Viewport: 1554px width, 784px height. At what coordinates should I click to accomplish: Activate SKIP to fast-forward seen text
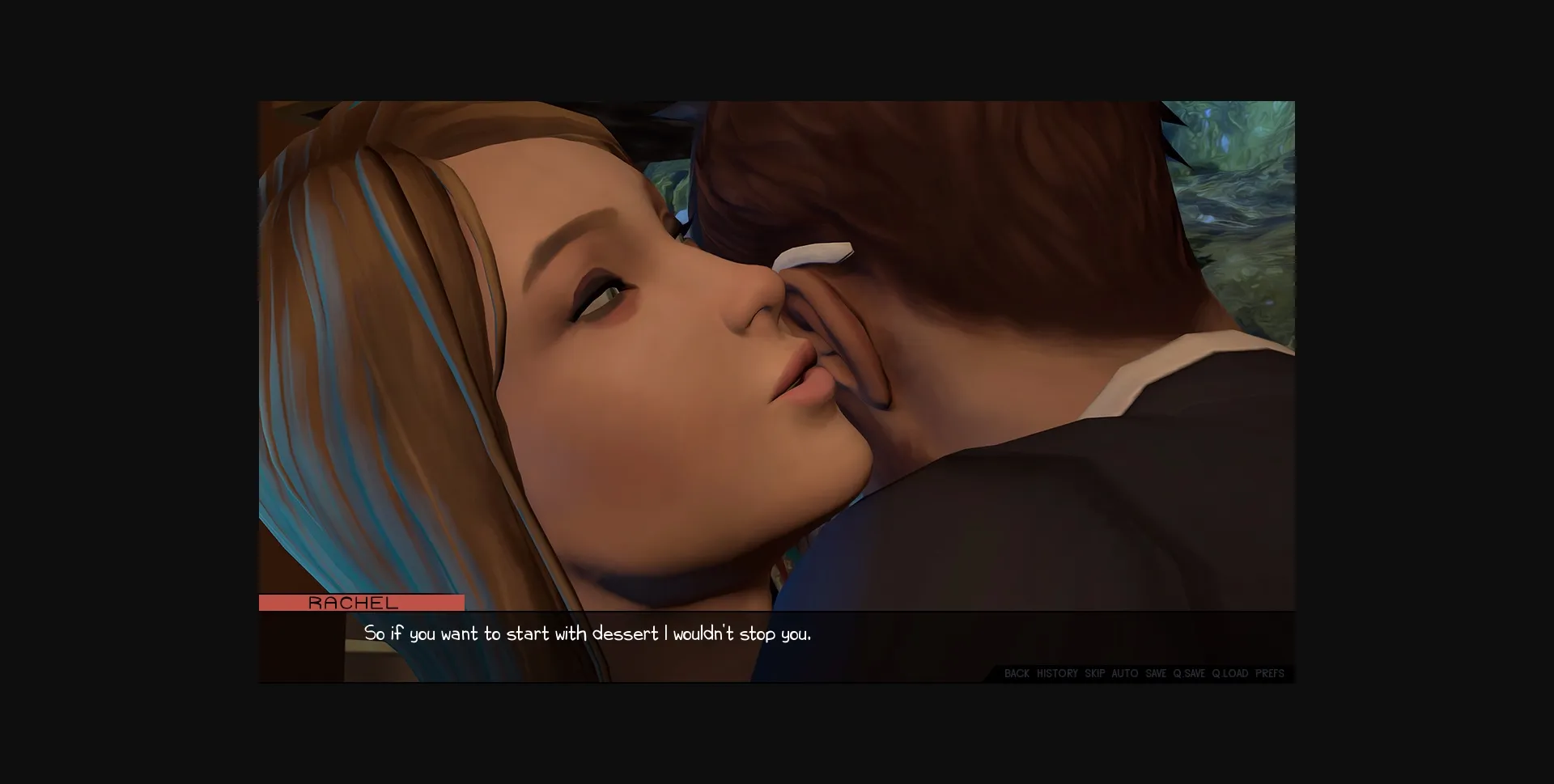pos(1094,673)
